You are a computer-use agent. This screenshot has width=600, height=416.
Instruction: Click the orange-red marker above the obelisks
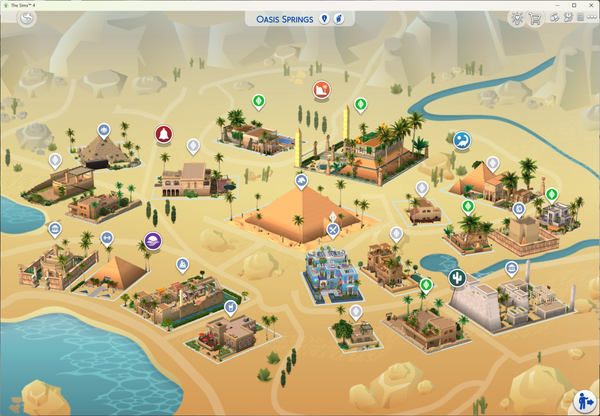pyautogui.click(x=321, y=91)
